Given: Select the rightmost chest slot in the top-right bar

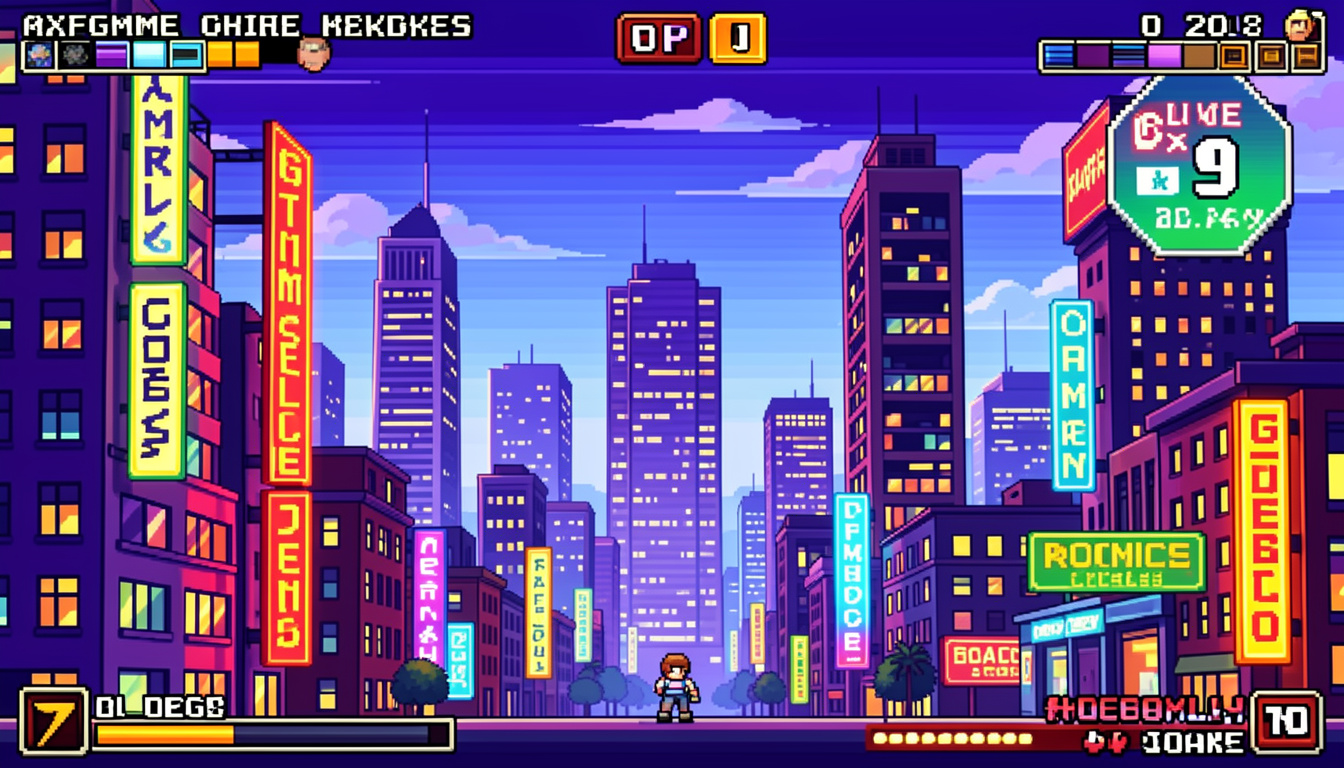Looking at the screenshot, I should pos(1306,54).
